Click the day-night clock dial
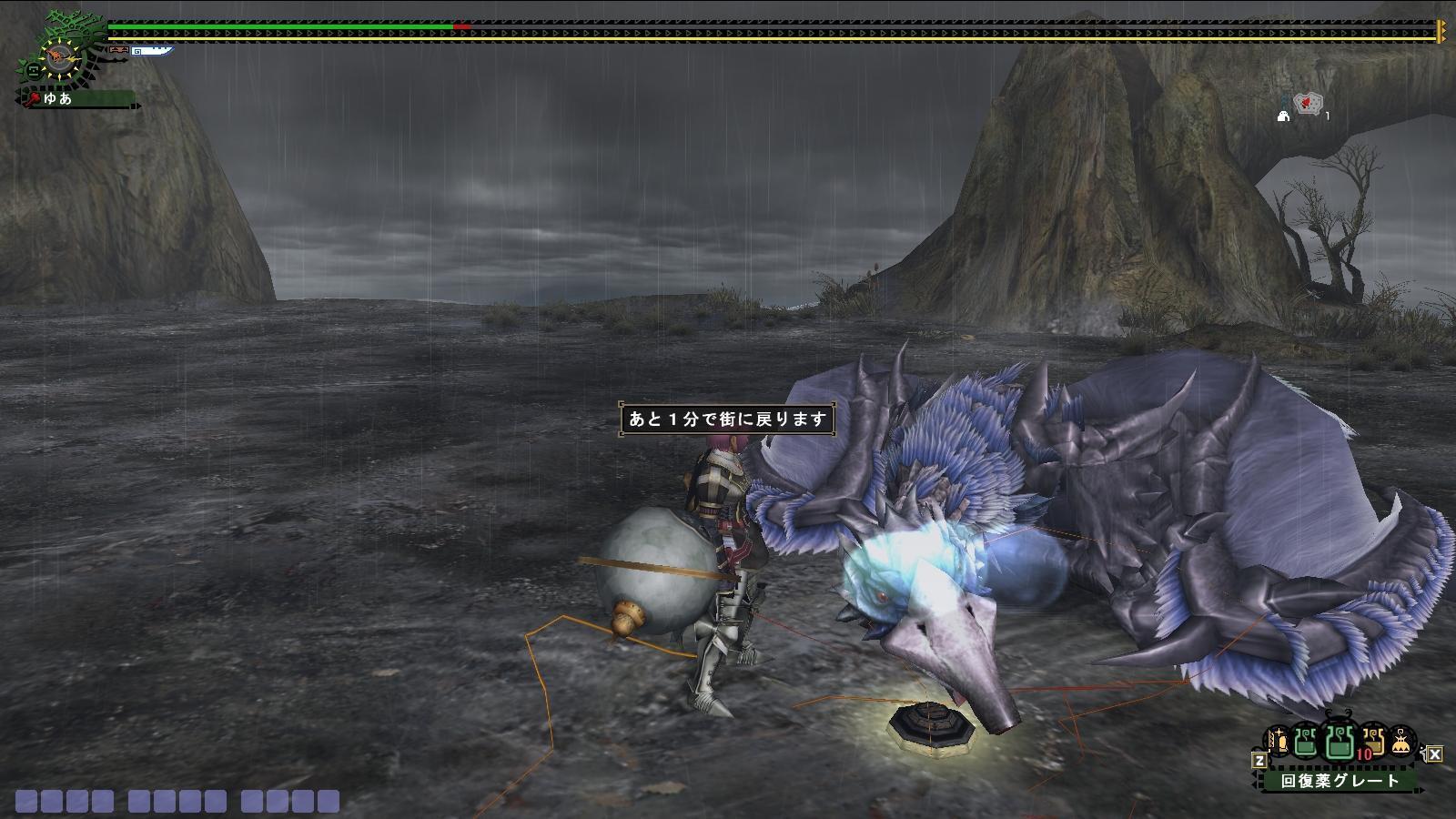This screenshot has height=819, width=1456. [x=58, y=59]
